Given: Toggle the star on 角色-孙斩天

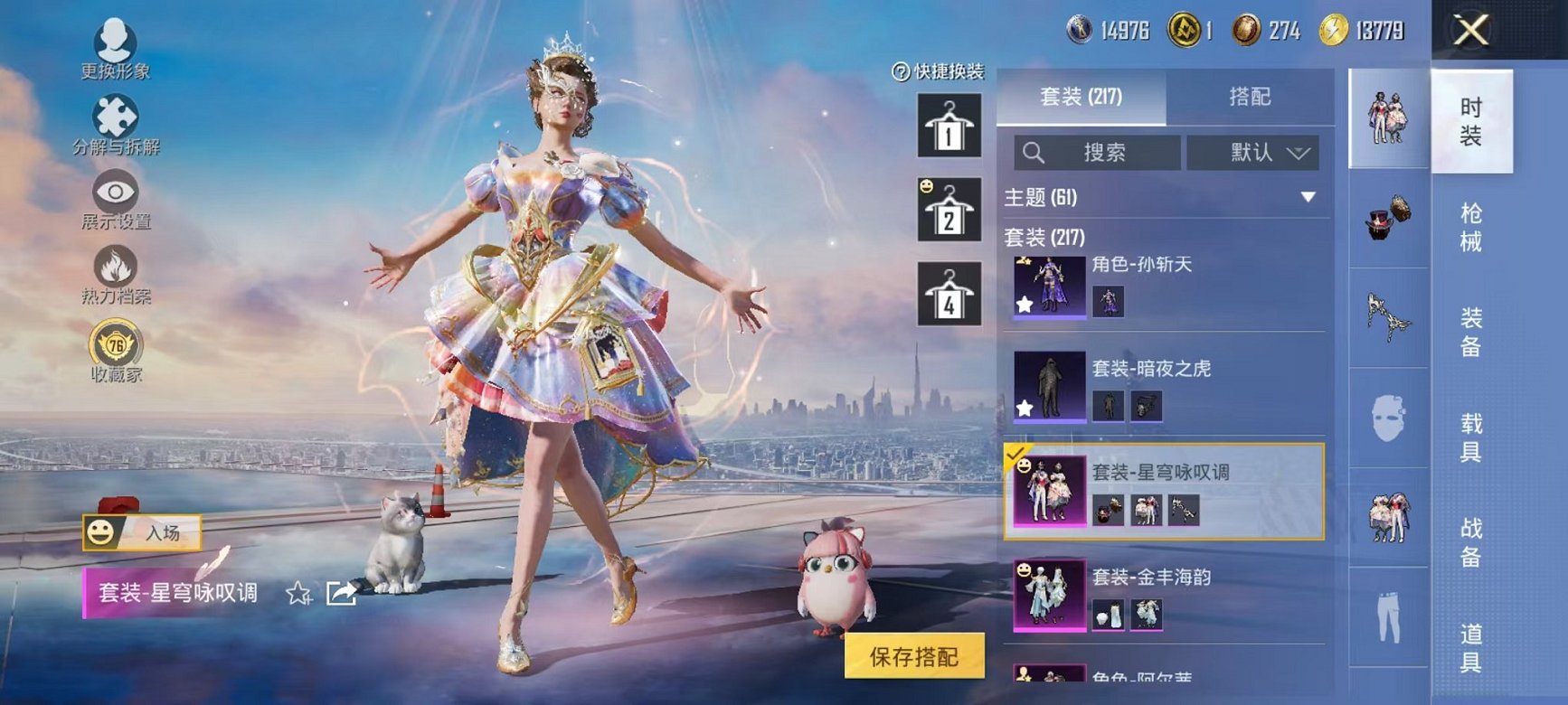Looking at the screenshot, I should click(1023, 306).
